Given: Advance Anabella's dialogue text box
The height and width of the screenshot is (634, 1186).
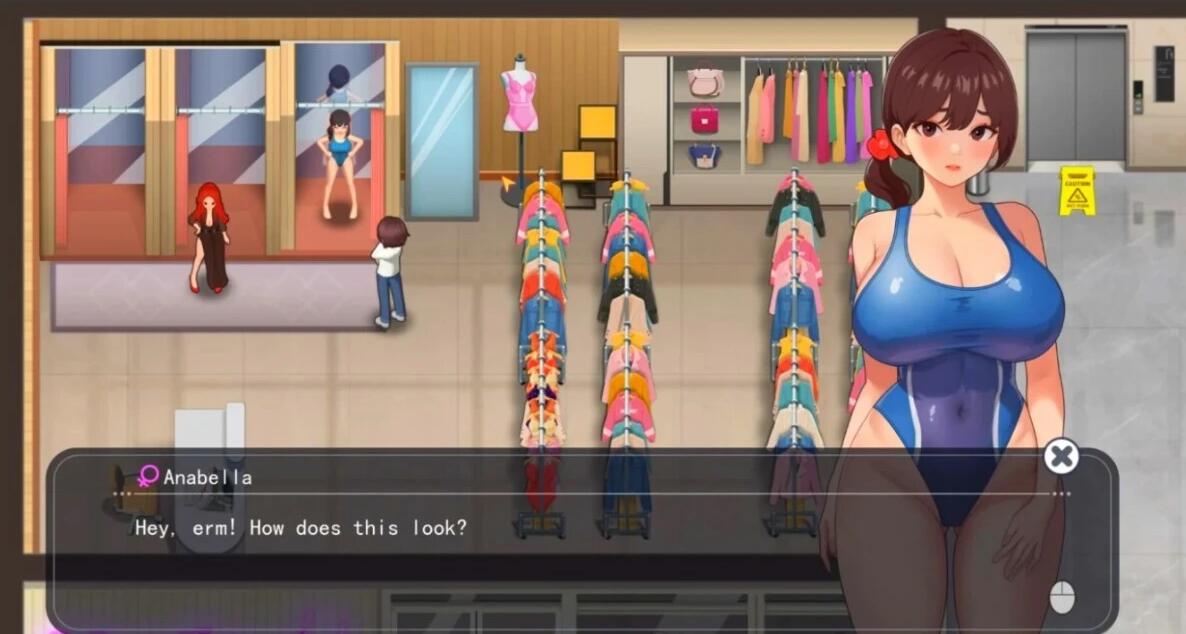Looking at the screenshot, I should click(1061, 597).
